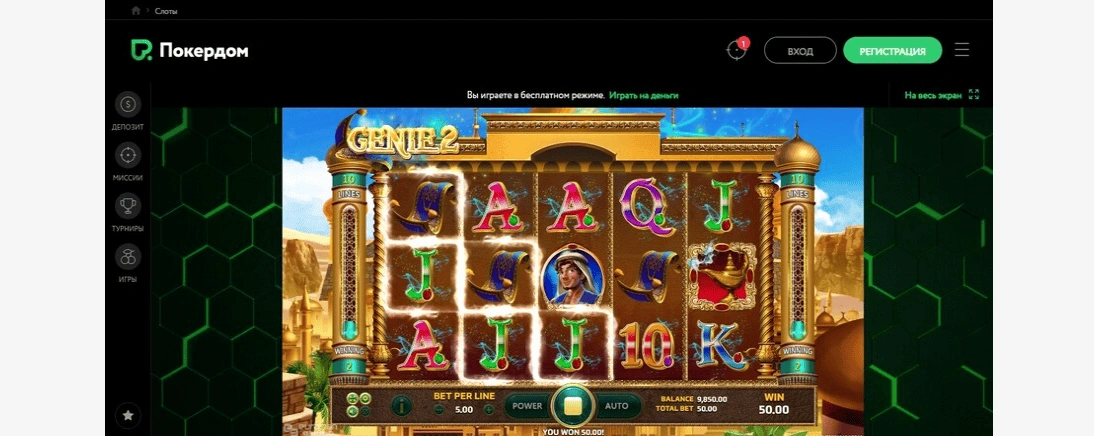This screenshot has height=436, width=1094.
Task: Click the star favorites icon in sidebar
Action: tap(127, 412)
